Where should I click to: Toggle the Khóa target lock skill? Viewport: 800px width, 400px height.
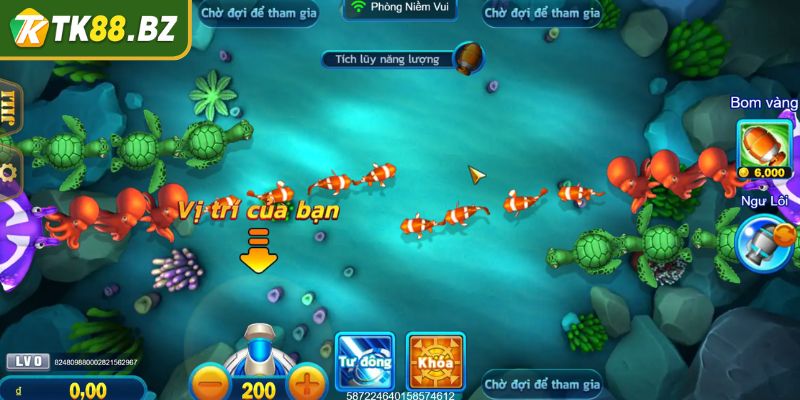[x=436, y=361]
